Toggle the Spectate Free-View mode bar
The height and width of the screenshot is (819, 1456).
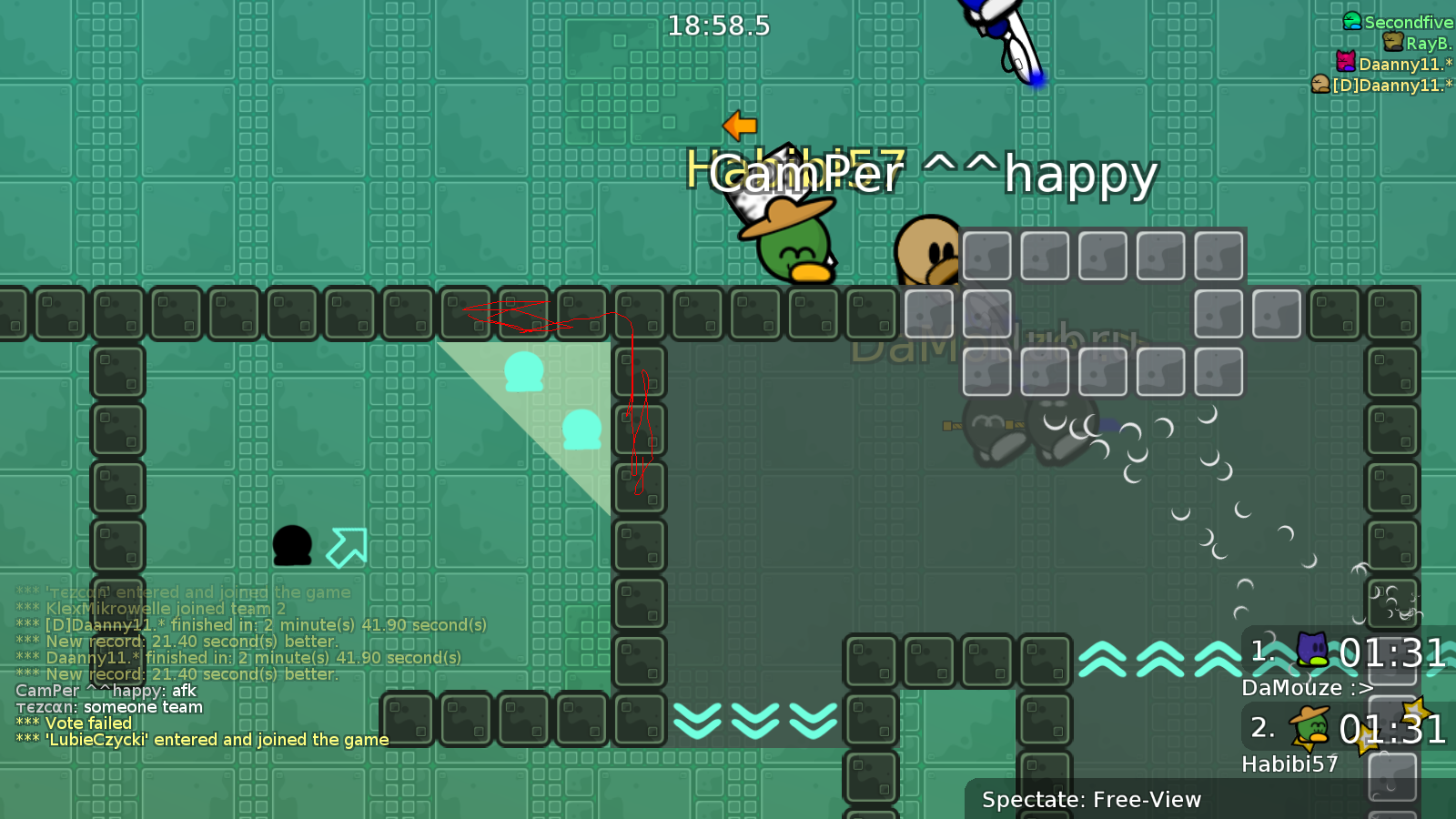(x=1091, y=801)
